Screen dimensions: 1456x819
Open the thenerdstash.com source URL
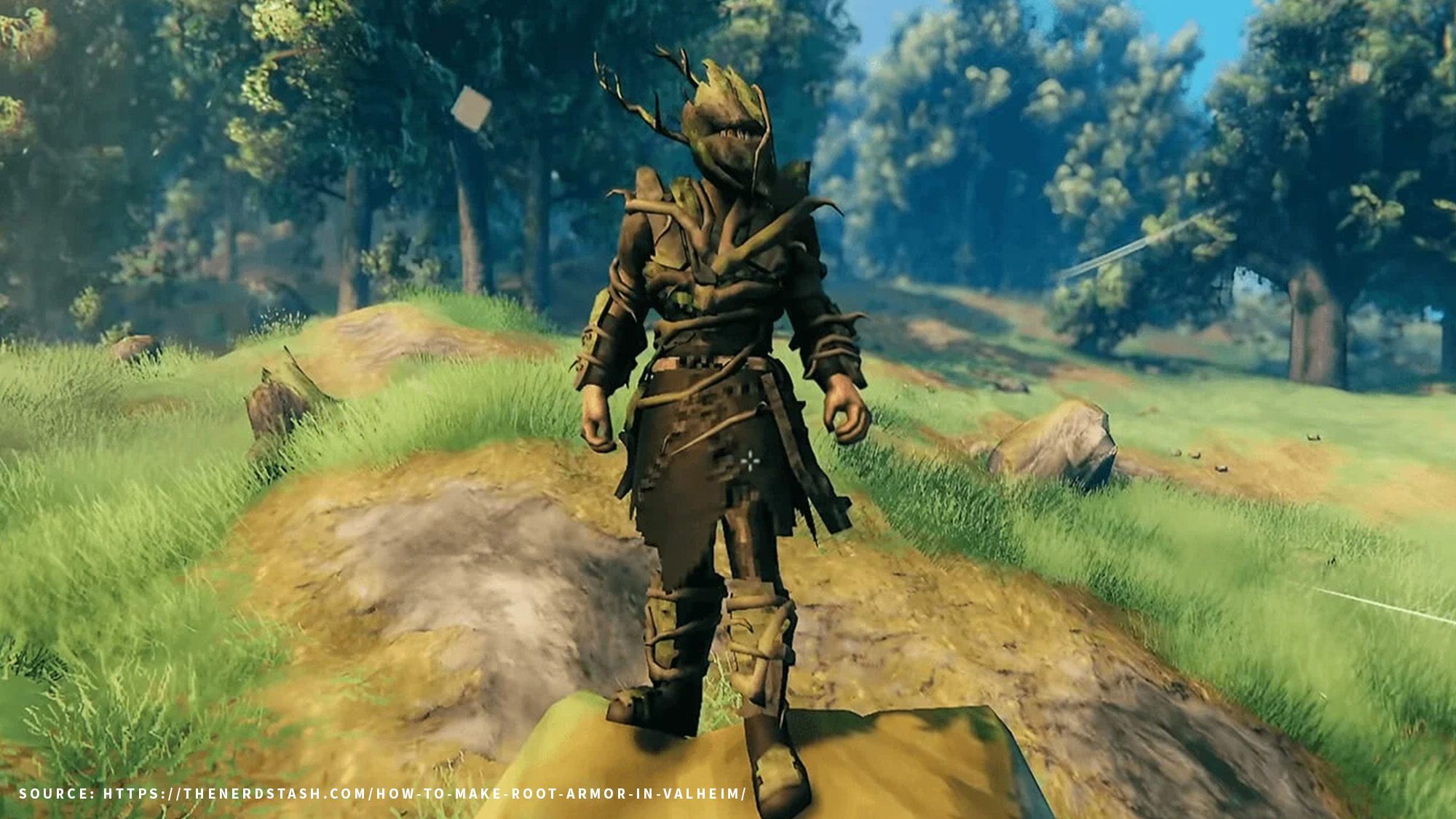[x=424, y=794]
